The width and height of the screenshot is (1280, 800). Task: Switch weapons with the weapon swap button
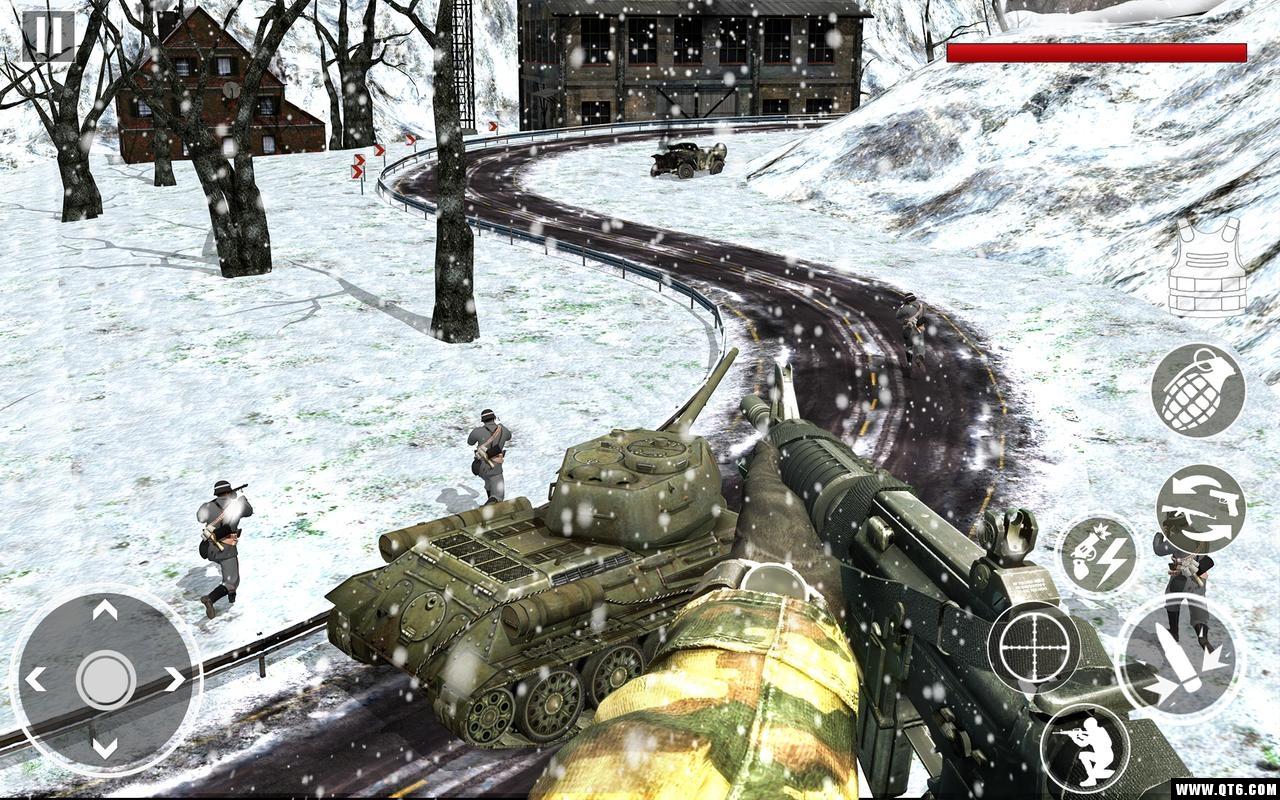tap(1200, 509)
